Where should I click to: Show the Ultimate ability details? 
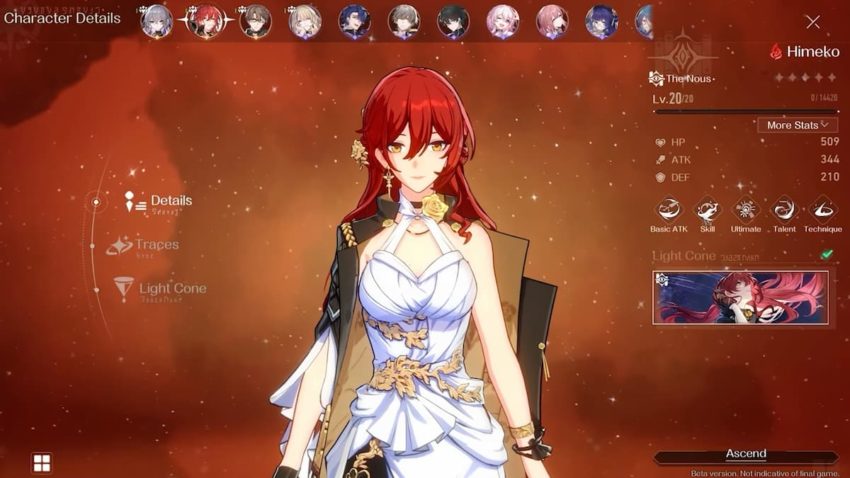pyautogui.click(x=746, y=209)
